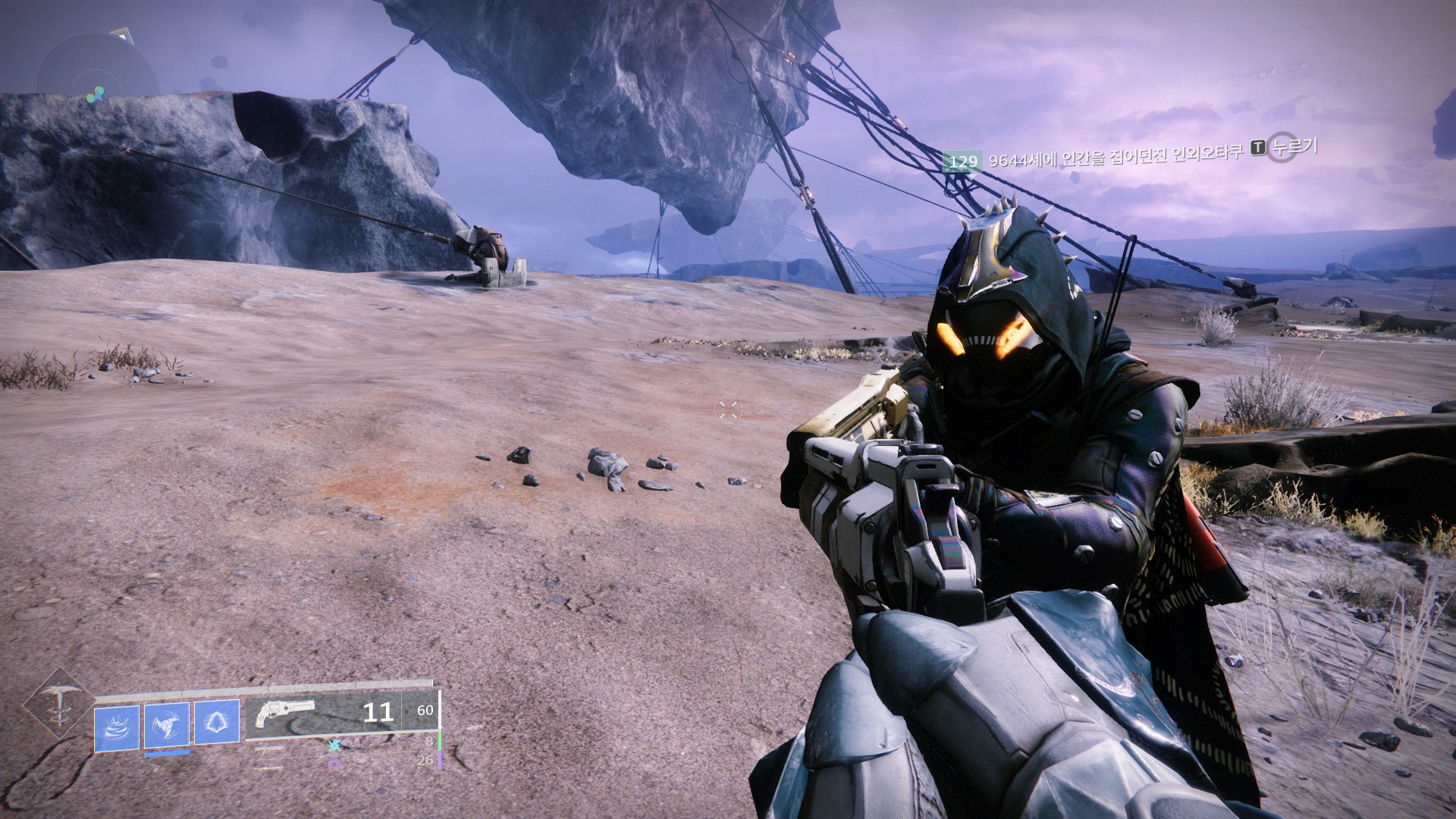Trigger the shuriken melee ability icon

pyautogui.click(x=167, y=727)
